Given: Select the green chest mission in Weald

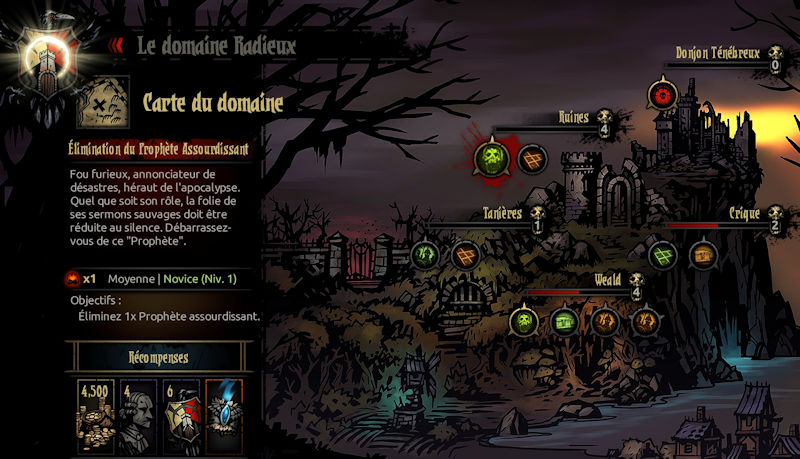Looking at the screenshot, I should (564, 321).
